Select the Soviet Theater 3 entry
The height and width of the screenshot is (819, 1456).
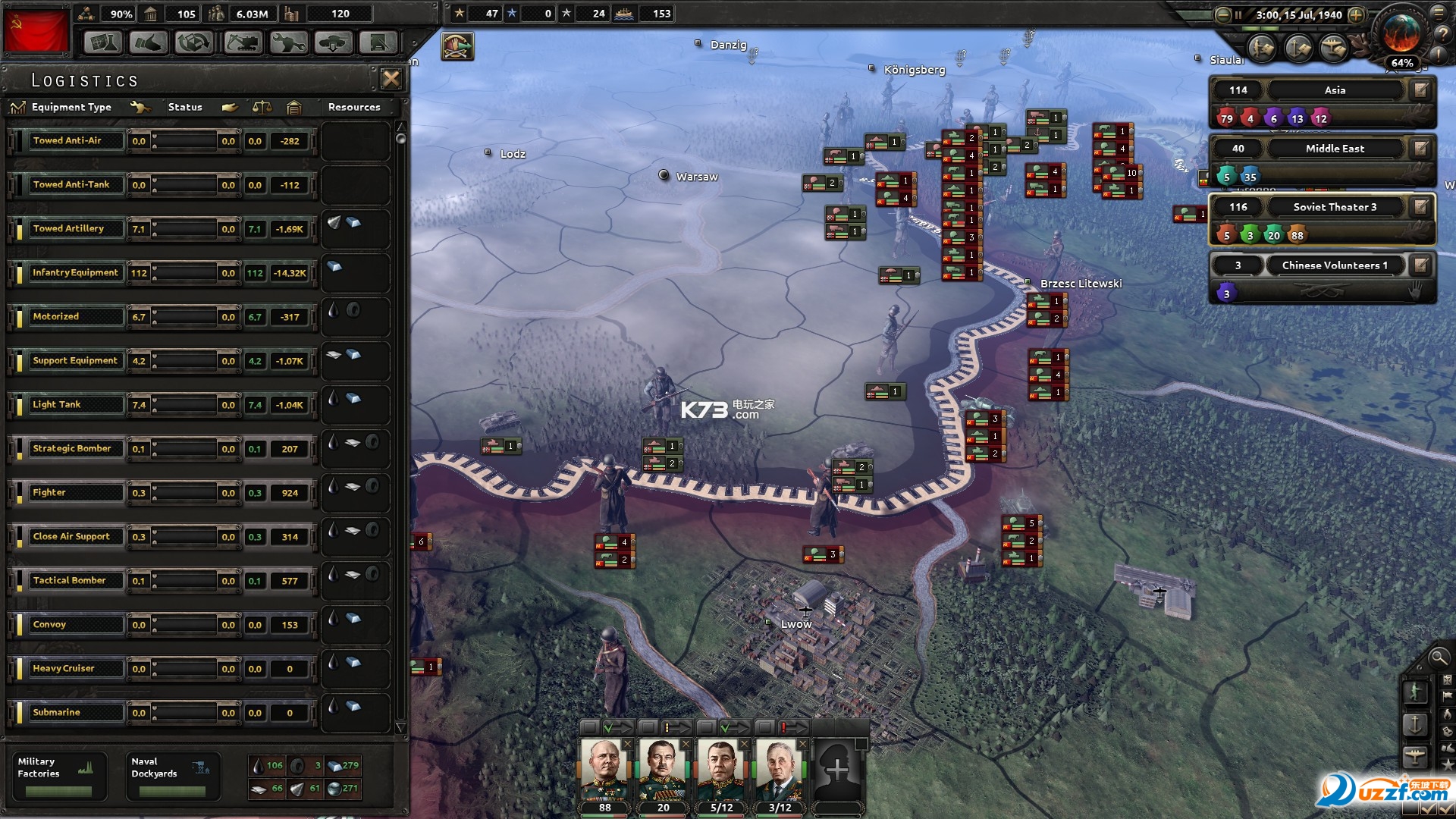tap(1334, 207)
